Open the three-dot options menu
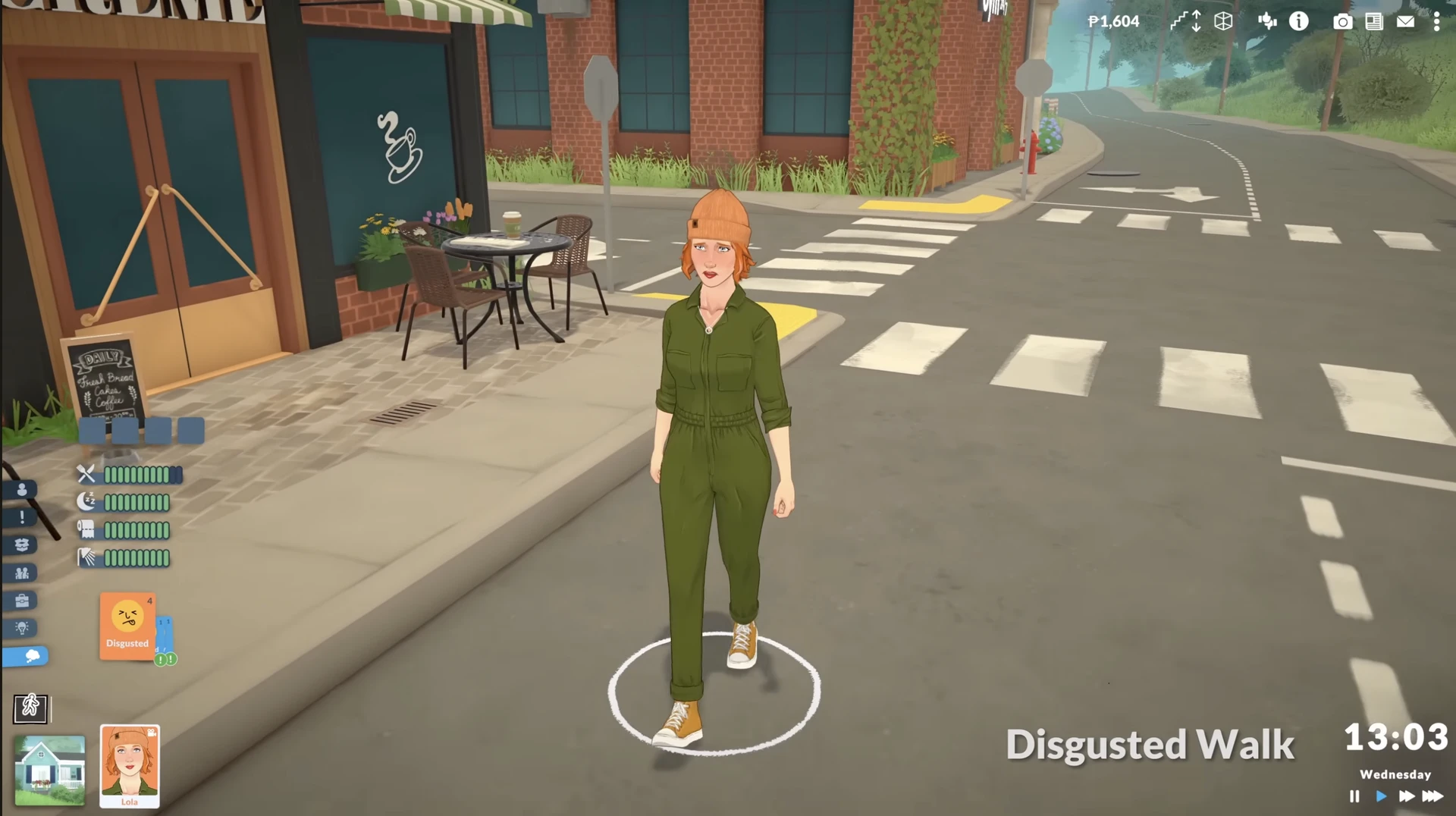This screenshot has height=816, width=1456. pos(1436,22)
